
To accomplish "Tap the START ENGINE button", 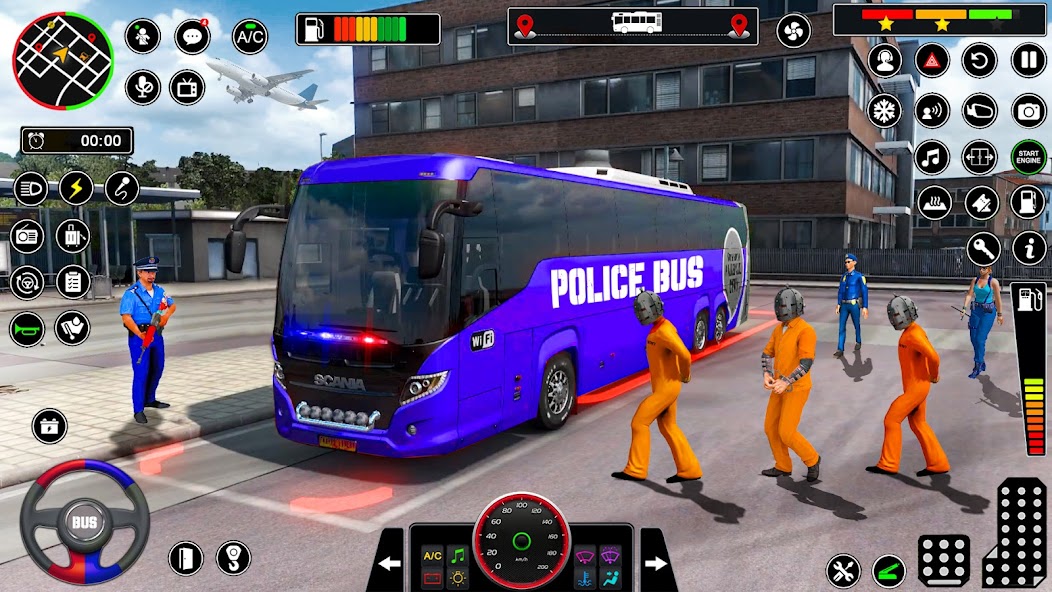I will 1028,156.
